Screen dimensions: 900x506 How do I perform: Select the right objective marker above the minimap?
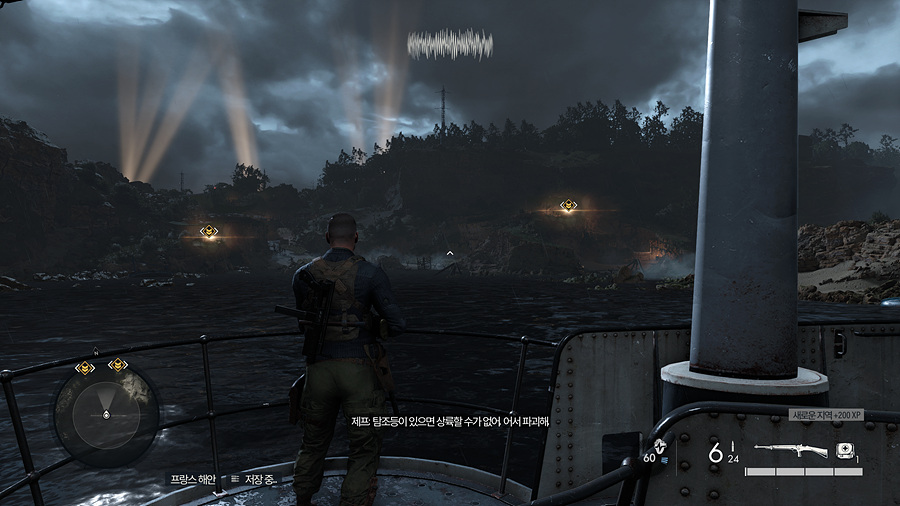tap(118, 364)
